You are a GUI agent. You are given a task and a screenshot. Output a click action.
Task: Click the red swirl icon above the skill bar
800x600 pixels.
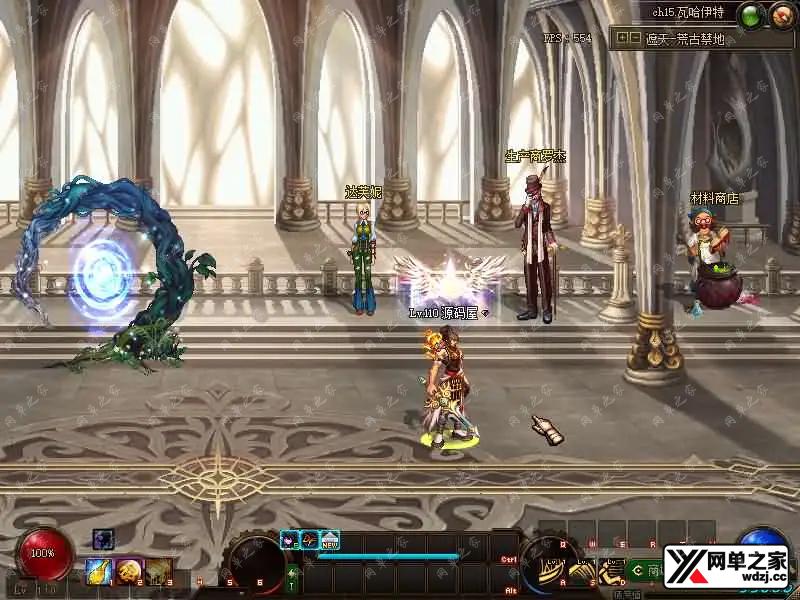310,540
